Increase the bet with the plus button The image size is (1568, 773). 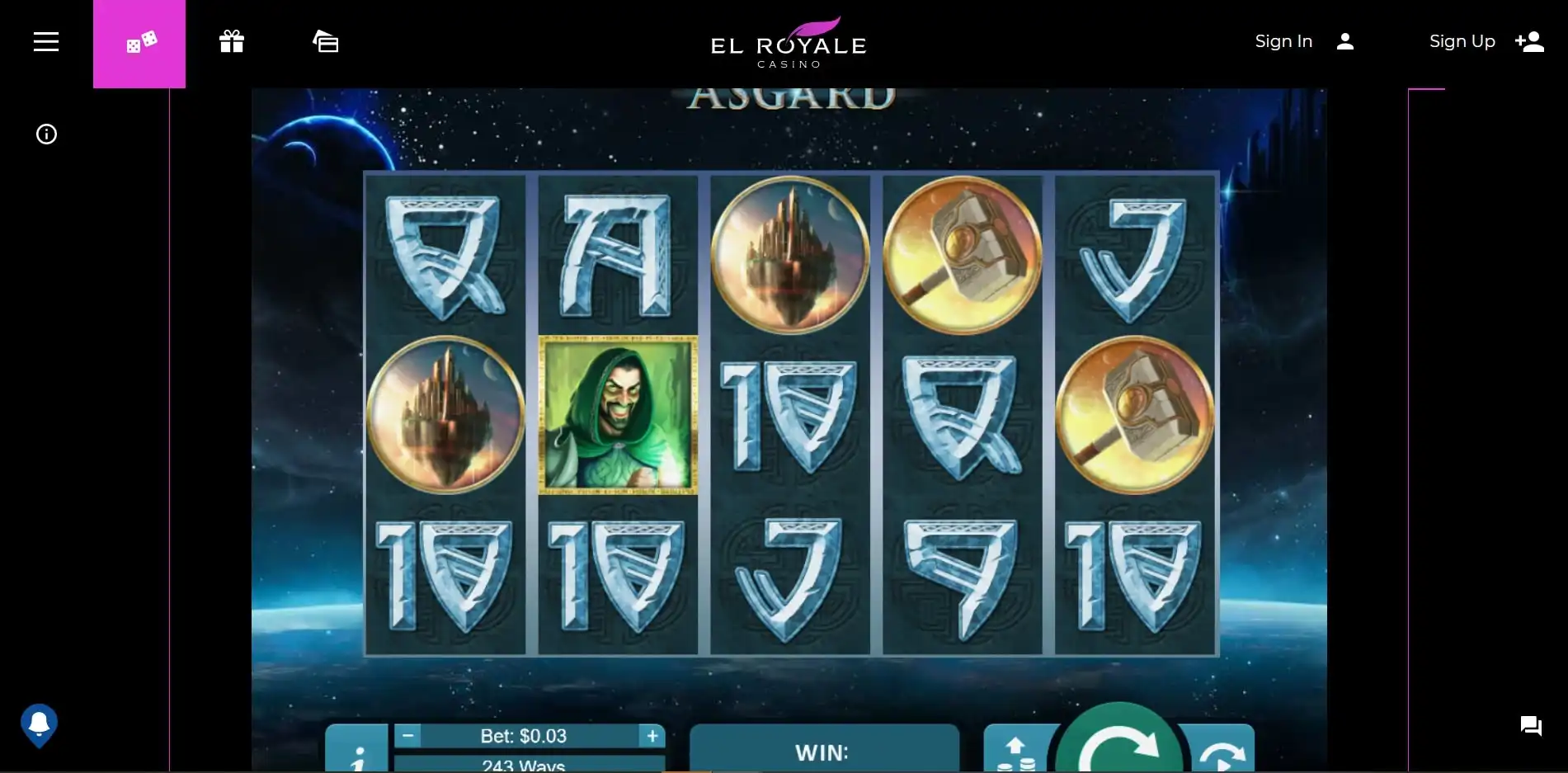pyautogui.click(x=652, y=735)
